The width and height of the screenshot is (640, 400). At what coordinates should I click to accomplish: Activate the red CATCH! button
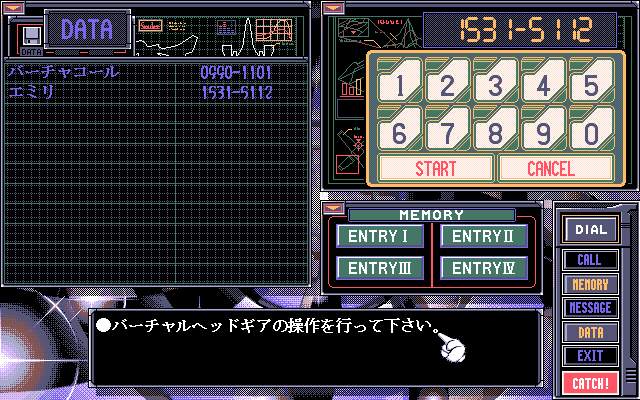click(590, 381)
